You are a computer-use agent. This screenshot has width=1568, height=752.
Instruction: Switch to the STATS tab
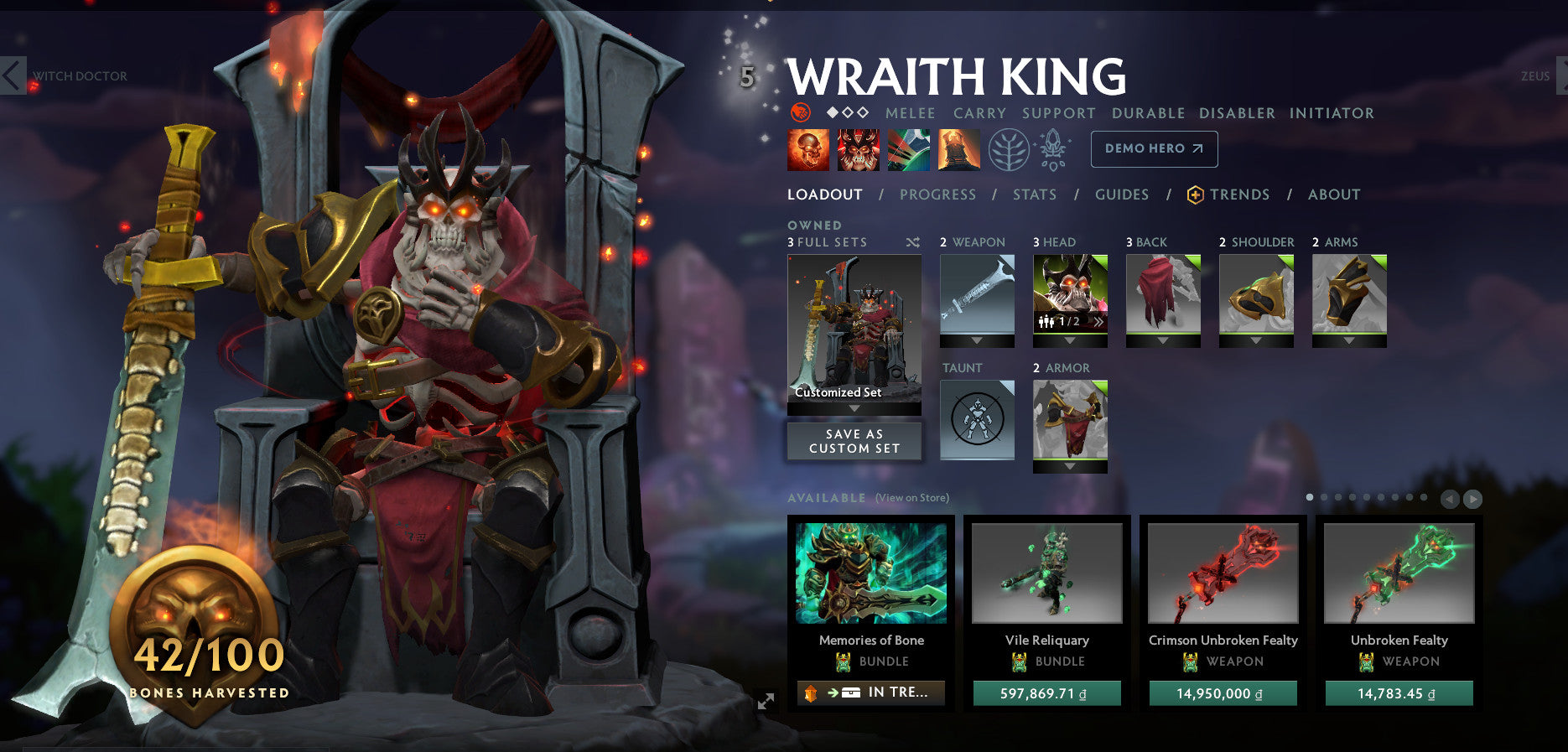coord(1033,194)
